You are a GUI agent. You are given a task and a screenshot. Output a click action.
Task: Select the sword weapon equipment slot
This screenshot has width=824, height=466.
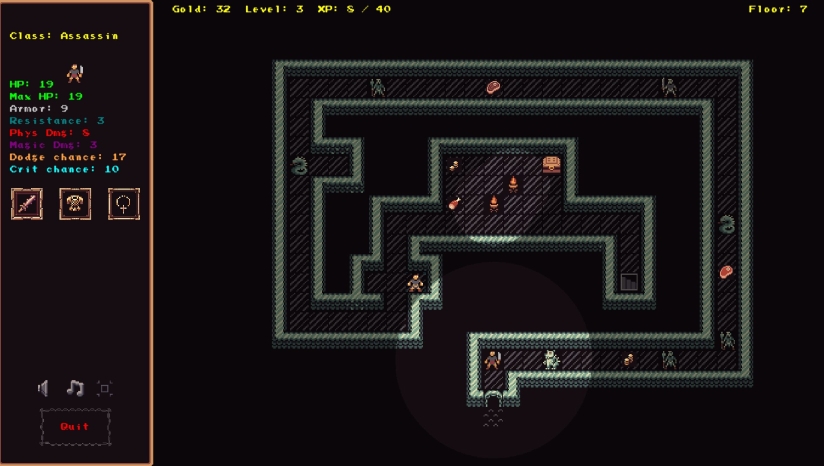[x=27, y=204]
